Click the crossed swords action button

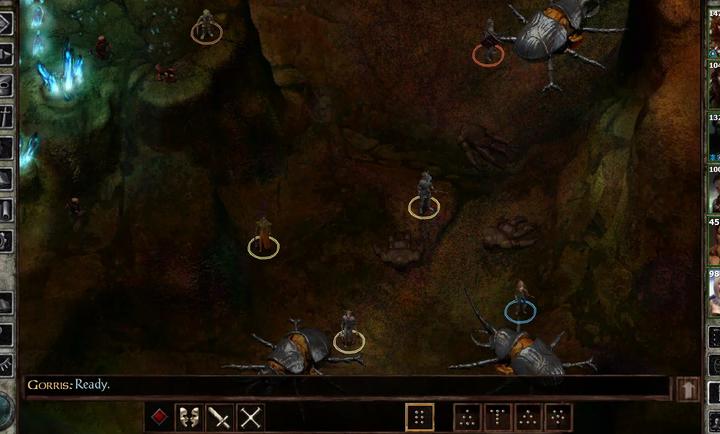pos(251,417)
